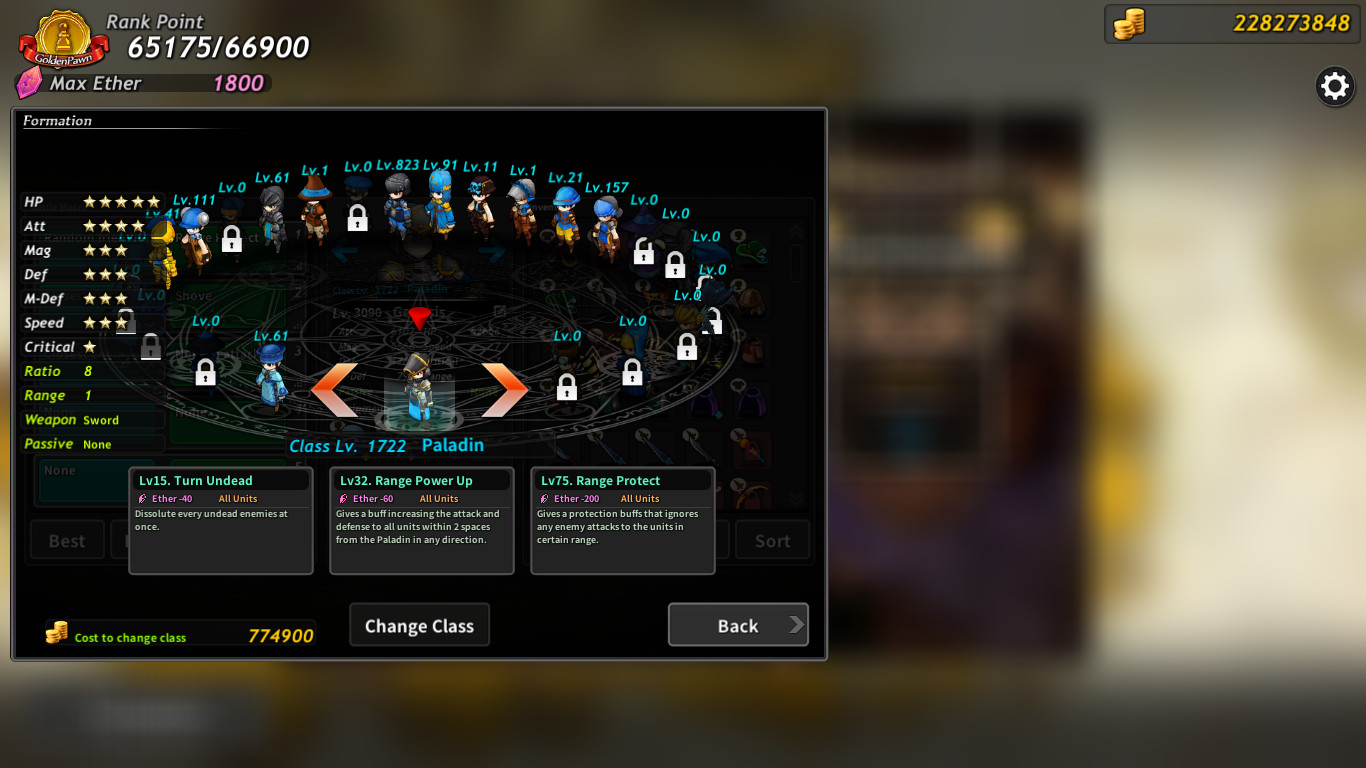The width and height of the screenshot is (1366, 768).
Task: Unlock the padlock under the rightmost Lv.0 unit
Action: (x=712, y=318)
